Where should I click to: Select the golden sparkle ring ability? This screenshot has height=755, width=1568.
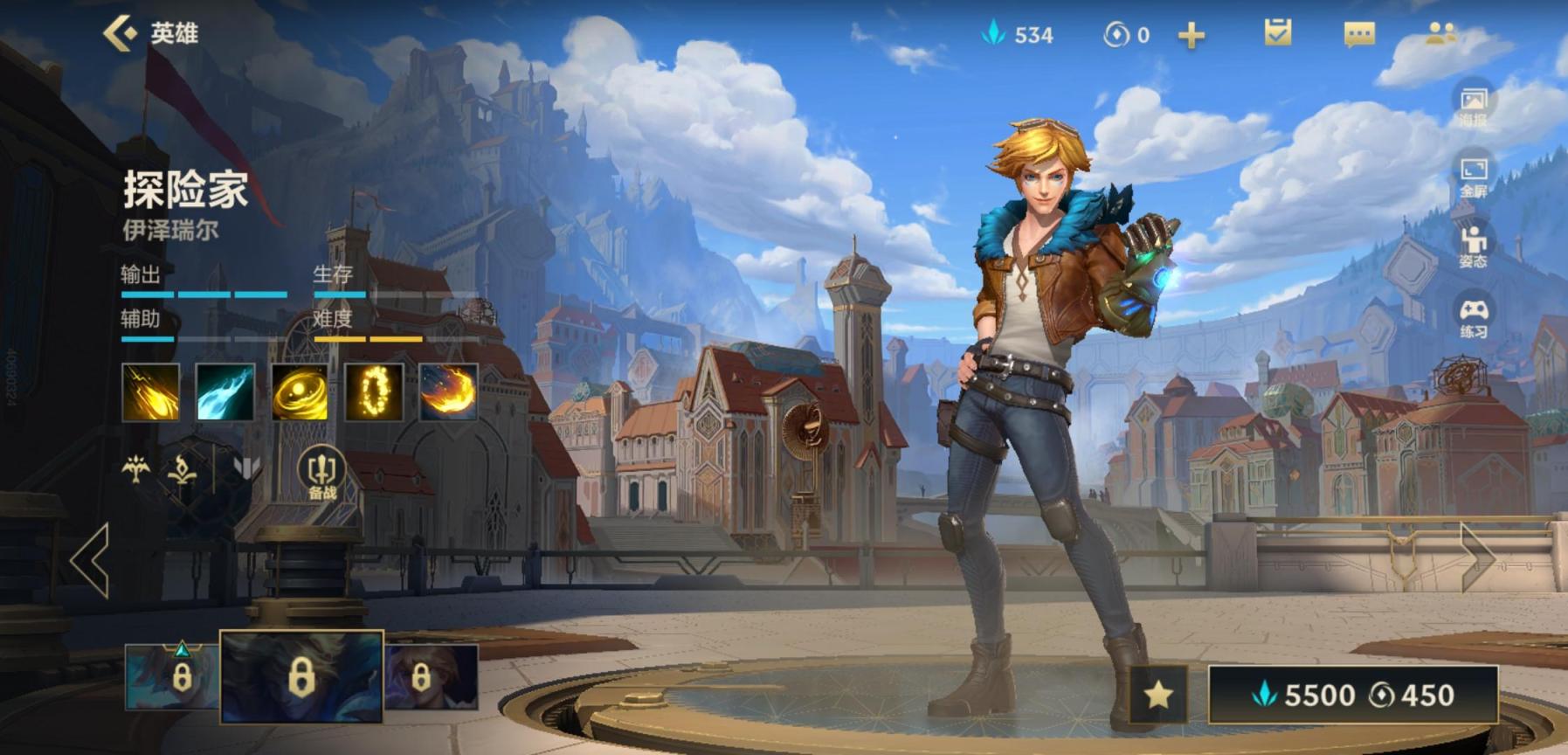[374, 392]
